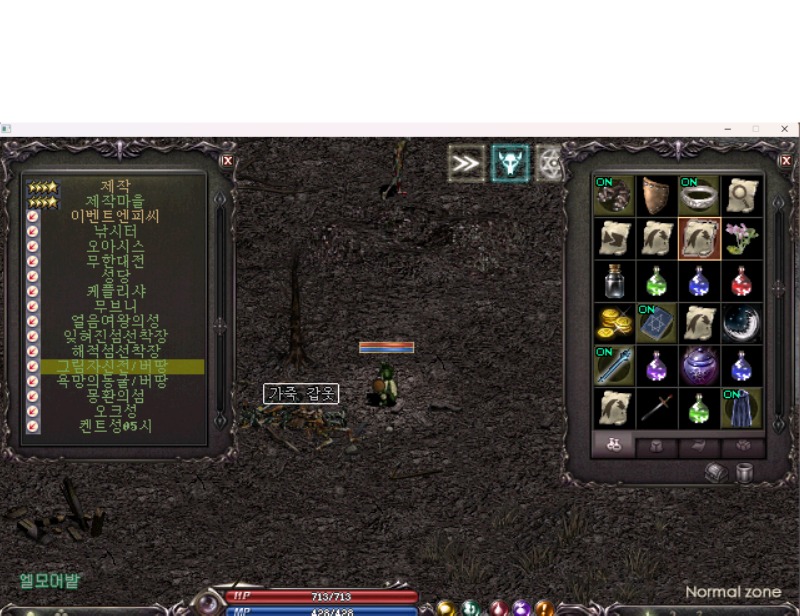
Task: Close the game window
Action: tap(785, 129)
